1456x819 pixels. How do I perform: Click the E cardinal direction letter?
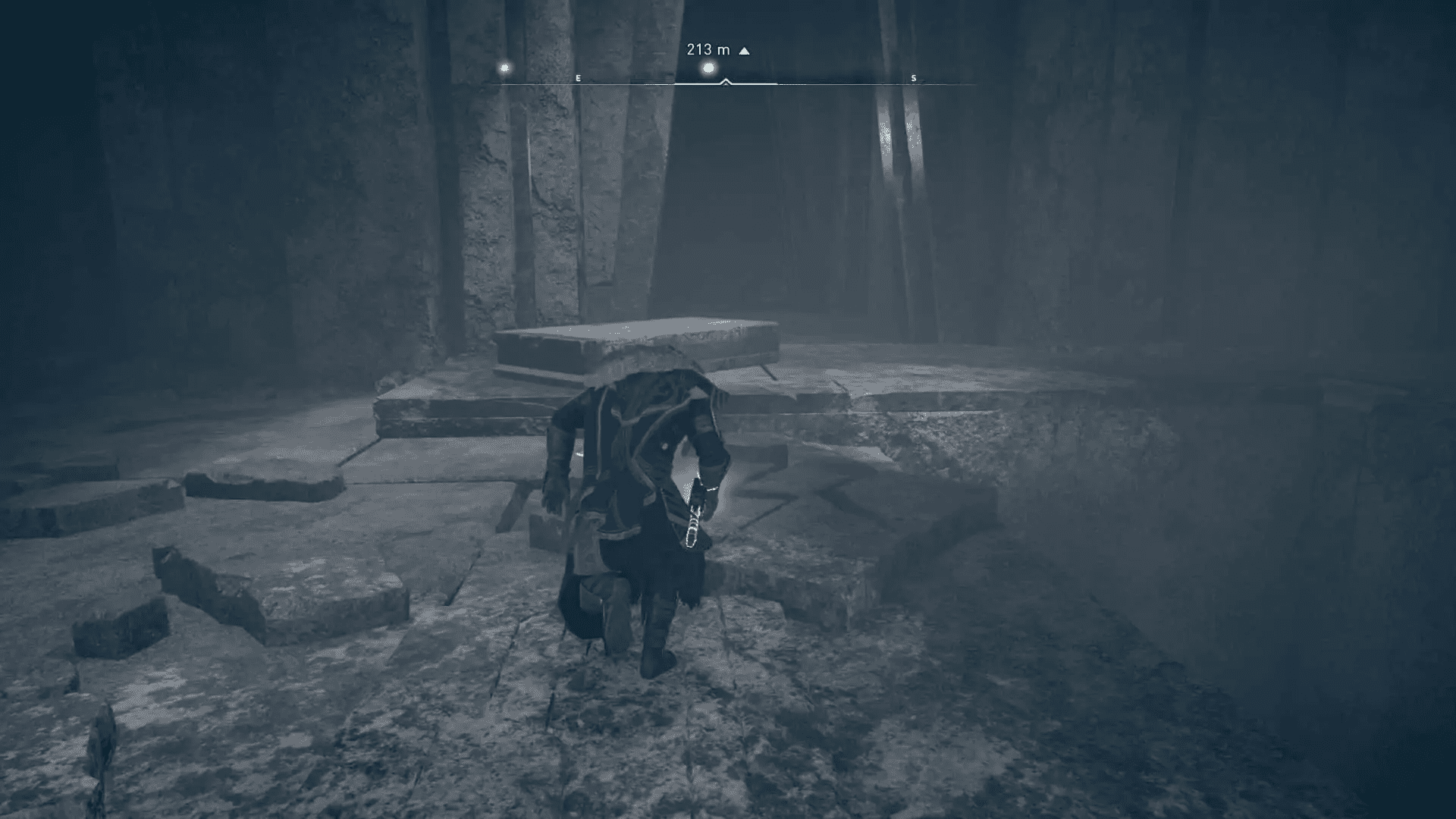tap(578, 77)
